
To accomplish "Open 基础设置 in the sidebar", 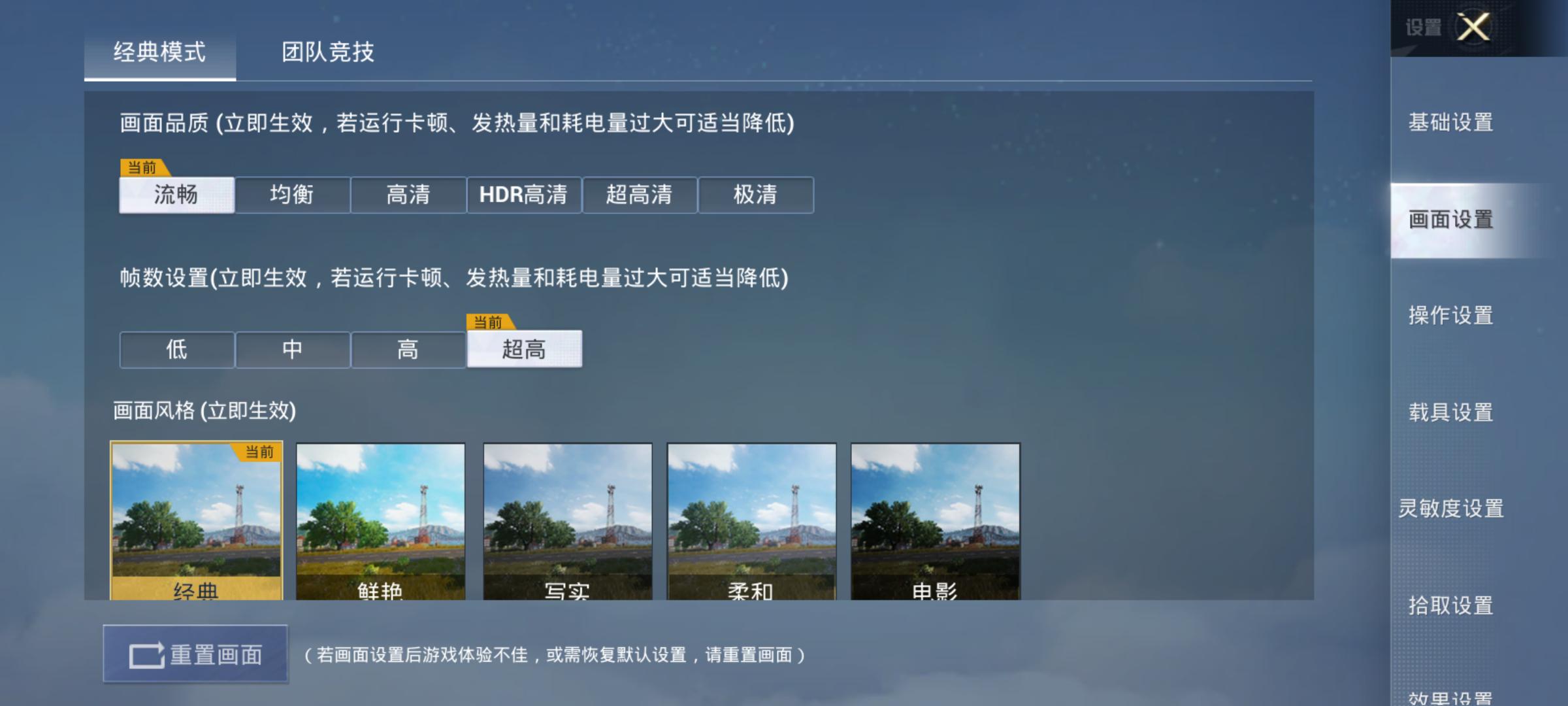I will (1450, 123).
